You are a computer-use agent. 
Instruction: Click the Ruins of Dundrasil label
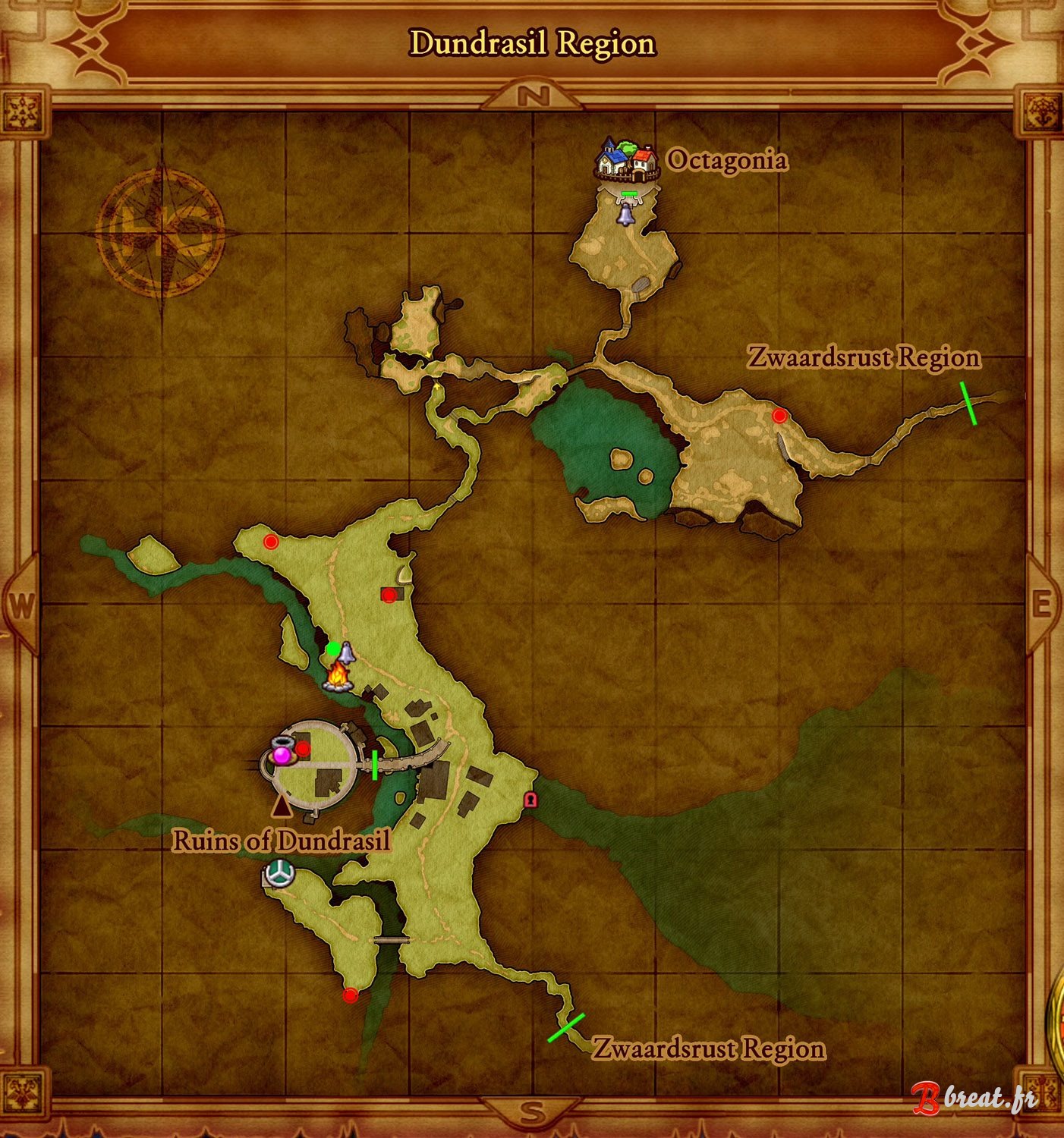282,841
